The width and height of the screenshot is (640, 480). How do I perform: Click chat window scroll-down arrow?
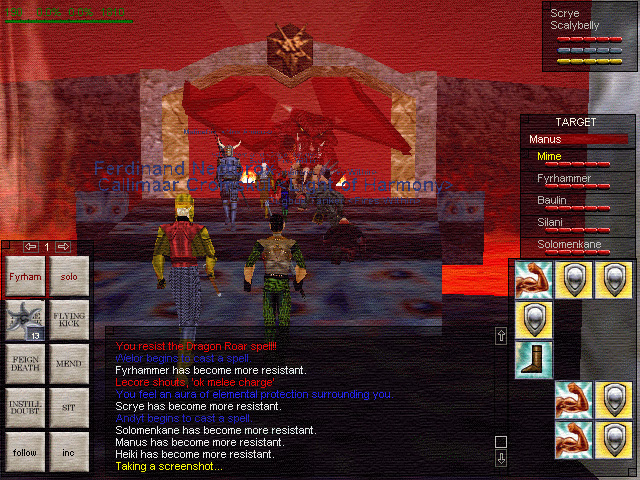point(501,458)
